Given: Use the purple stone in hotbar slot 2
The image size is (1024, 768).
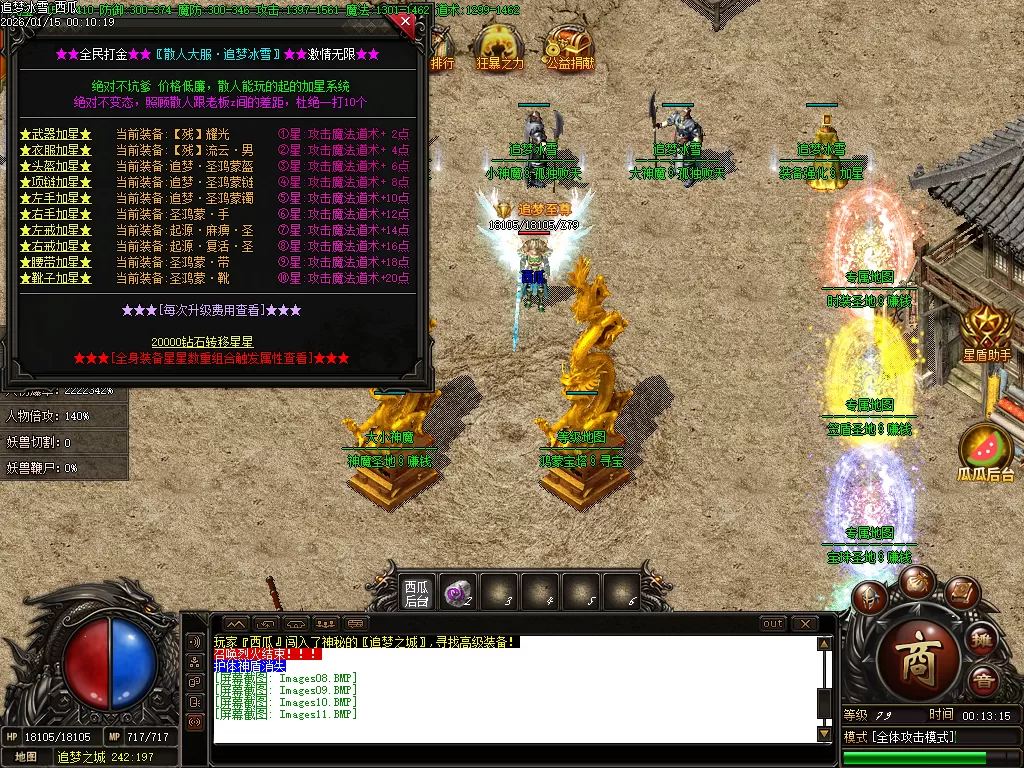Looking at the screenshot, I should click(459, 592).
